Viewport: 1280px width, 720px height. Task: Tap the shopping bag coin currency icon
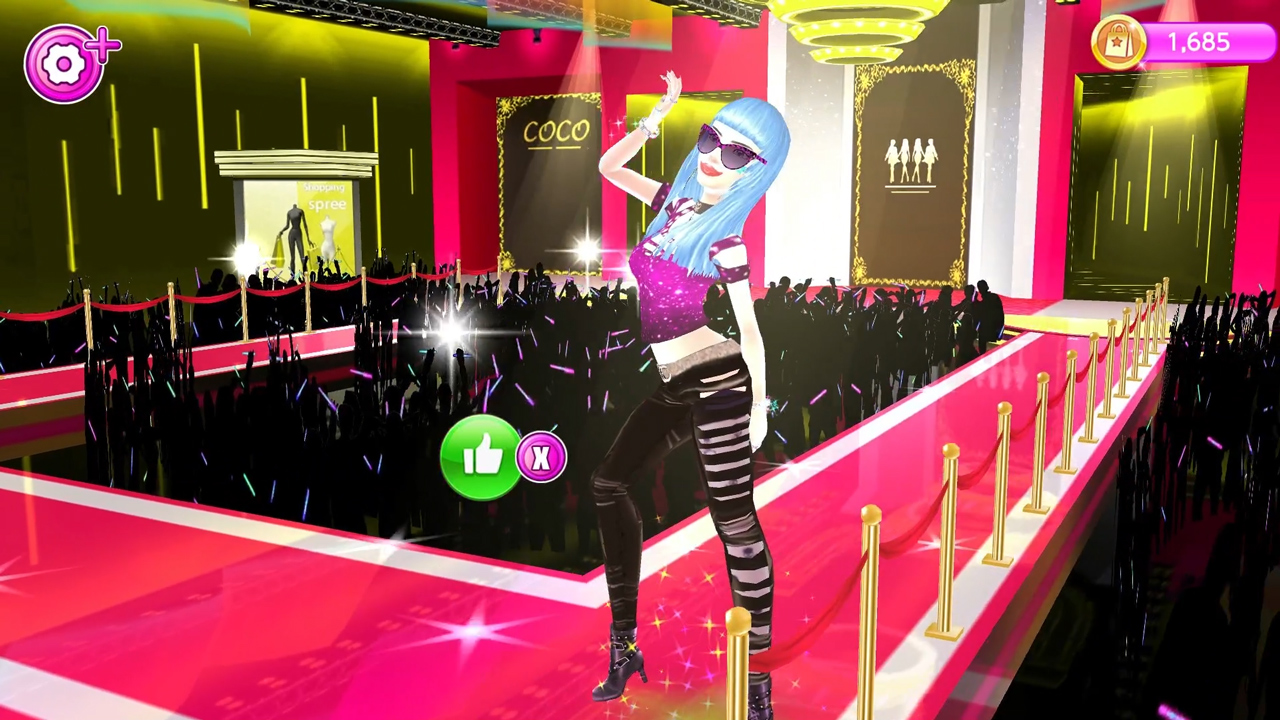[x=1117, y=43]
